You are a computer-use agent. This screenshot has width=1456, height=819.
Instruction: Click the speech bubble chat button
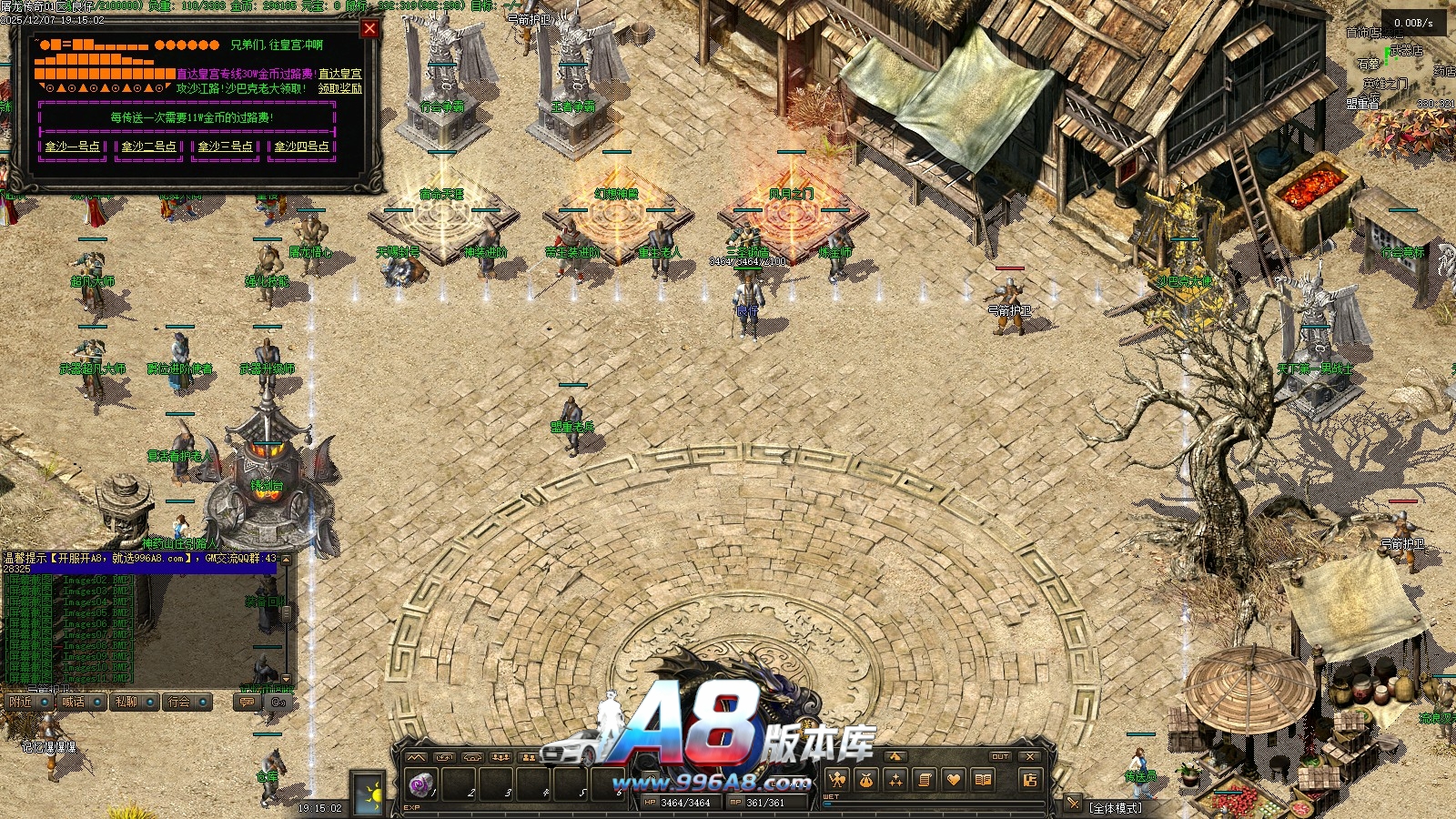pos(247,702)
